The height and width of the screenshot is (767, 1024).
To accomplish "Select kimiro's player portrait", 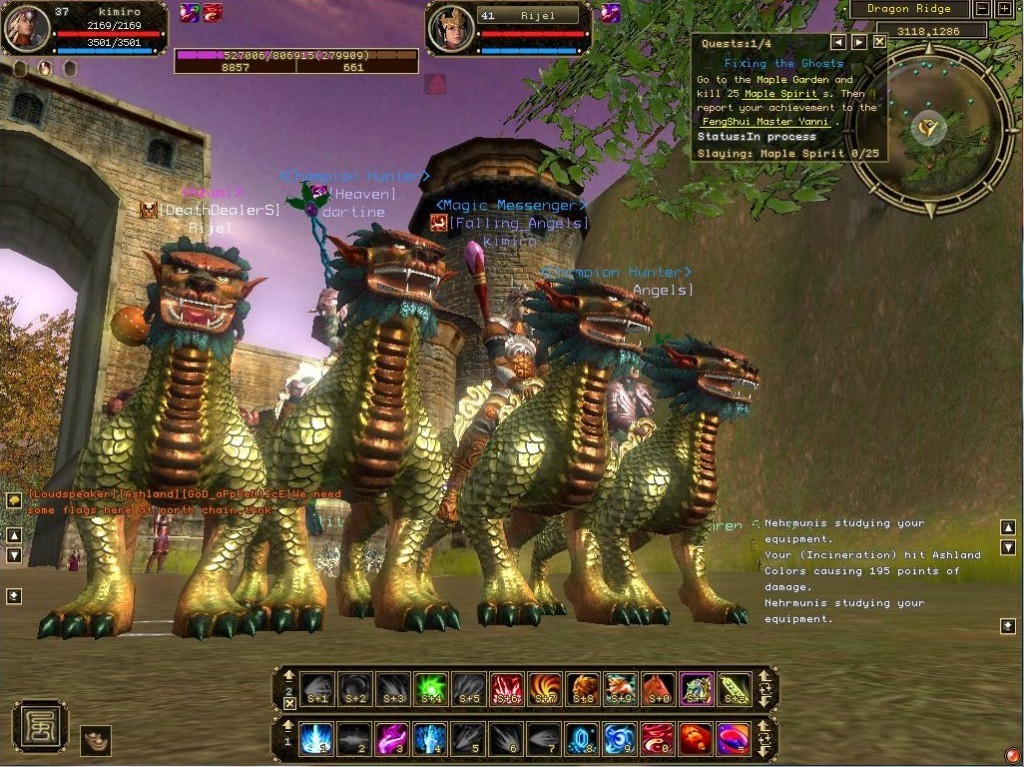I will [x=27, y=28].
